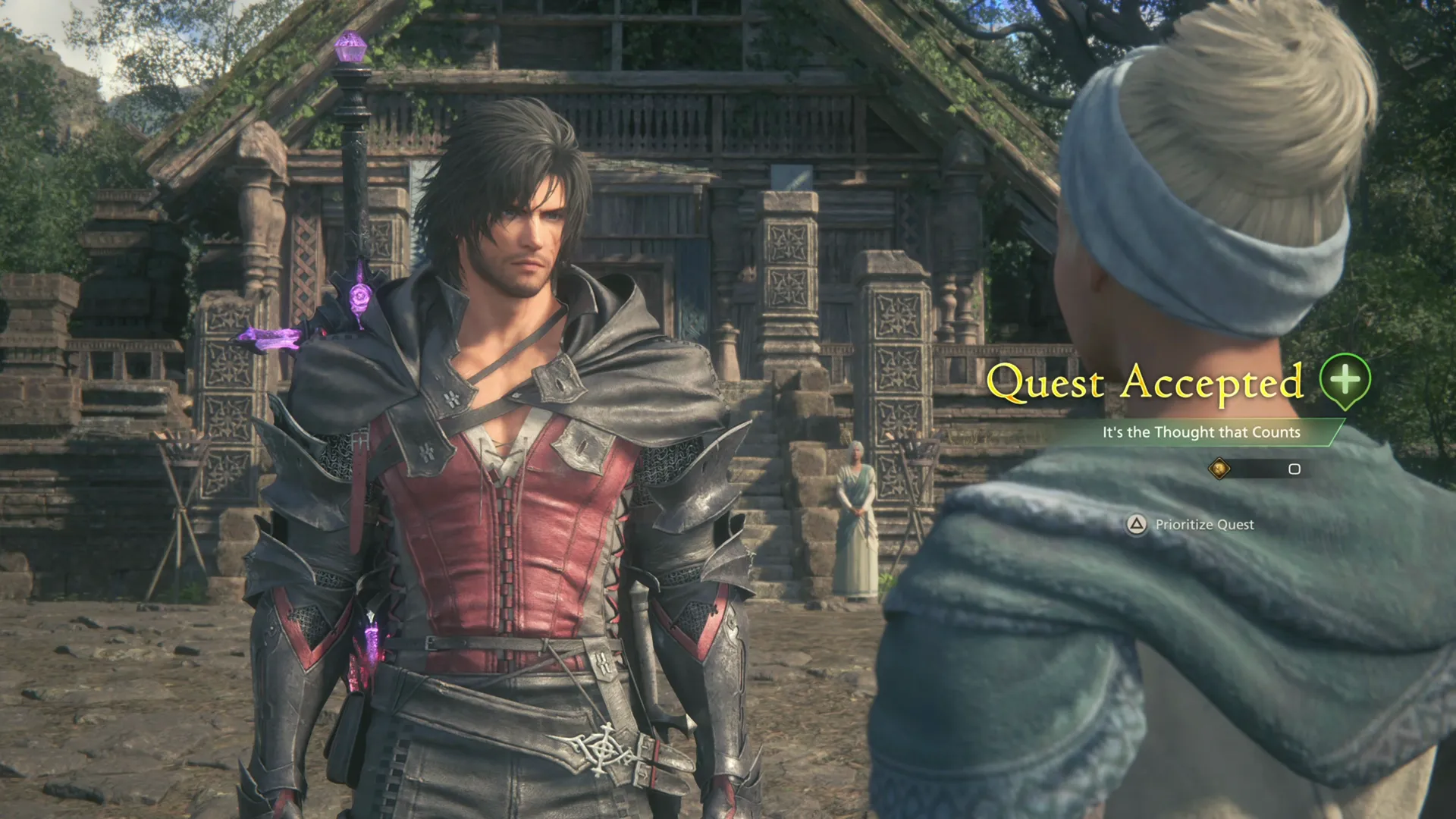Click the Square button symbol on the quest gauge
This screenshot has width=1456, height=819.
point(1294,470)
